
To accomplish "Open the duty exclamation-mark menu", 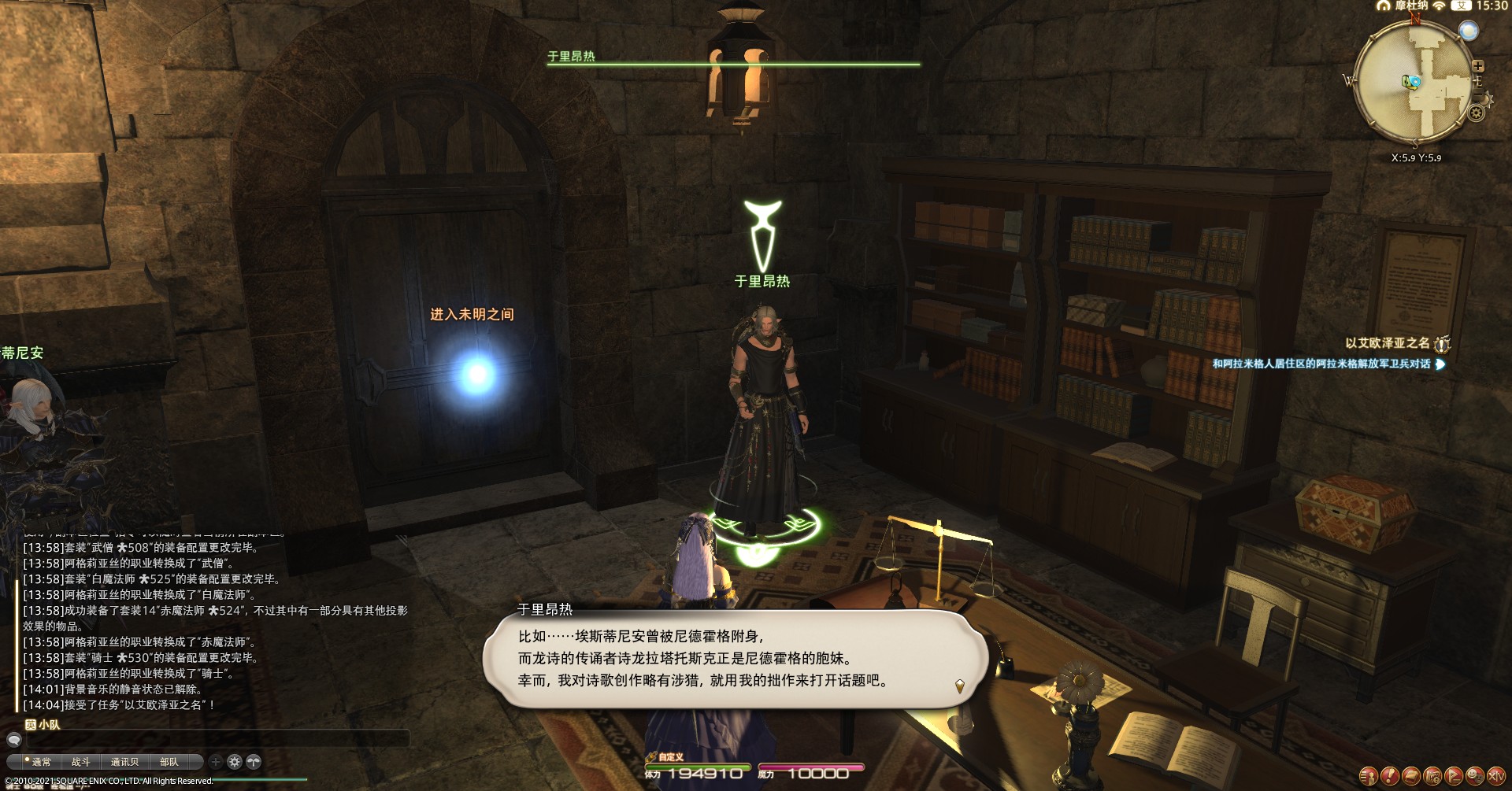I will pyautogui.click(x=1390, y=776).
